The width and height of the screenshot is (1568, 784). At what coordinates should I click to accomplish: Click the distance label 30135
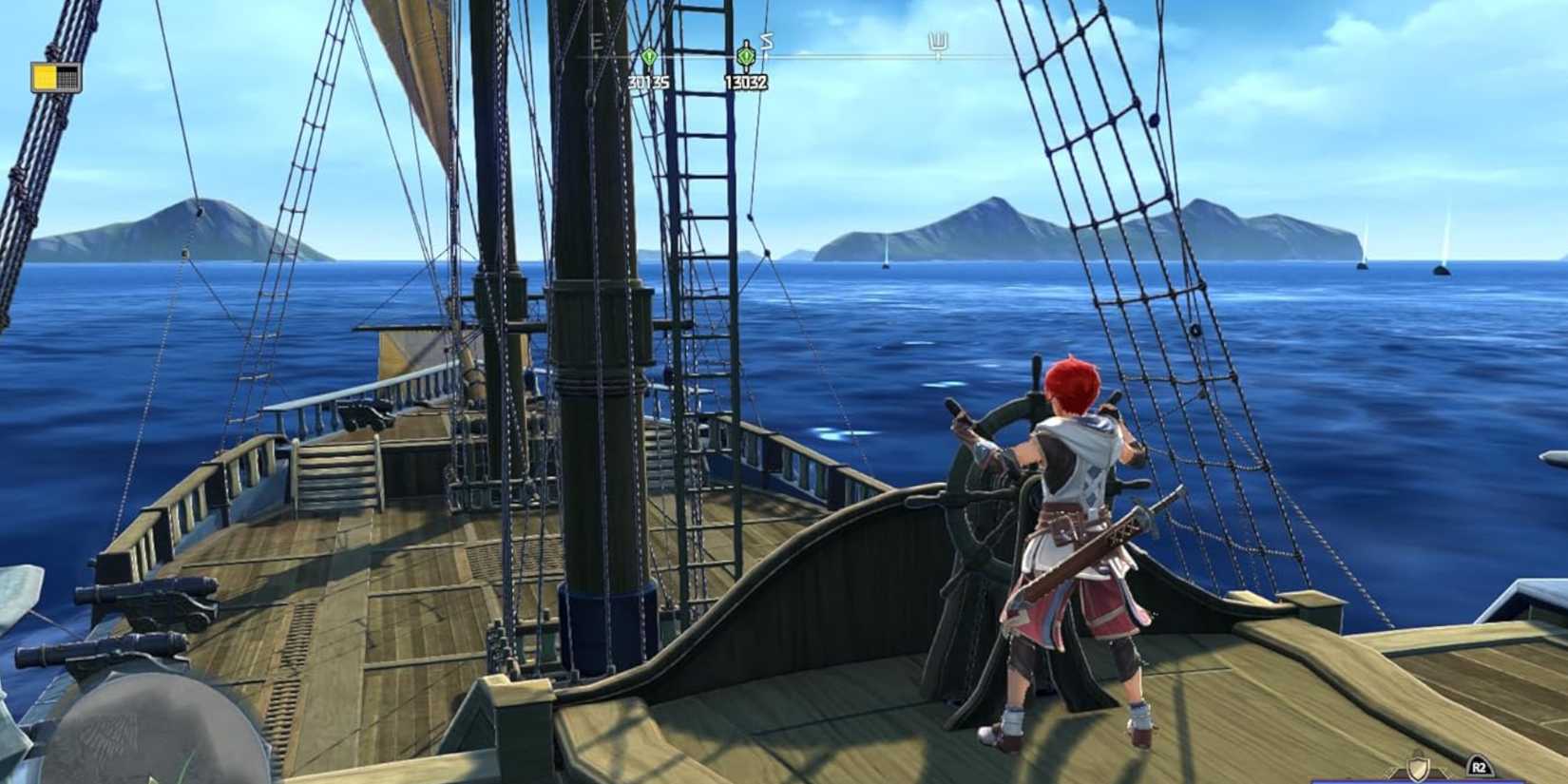tap(649, 81)
